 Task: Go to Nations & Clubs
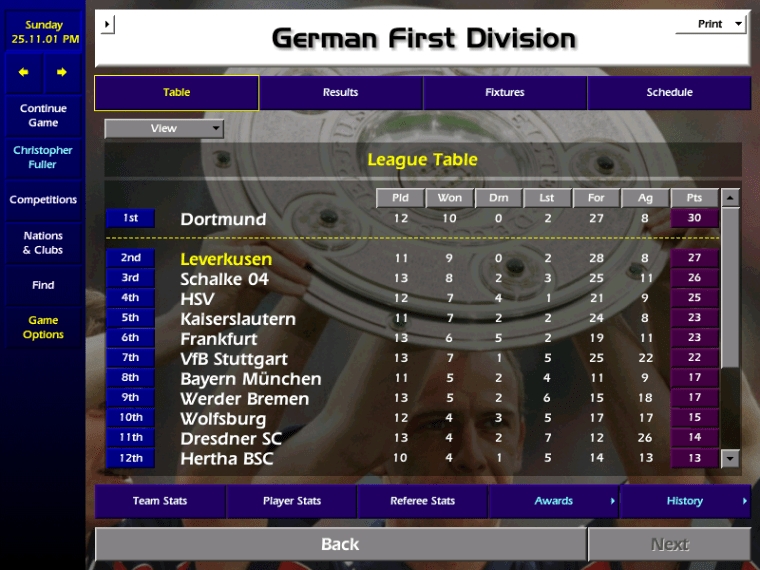click(x=43, y=243)
